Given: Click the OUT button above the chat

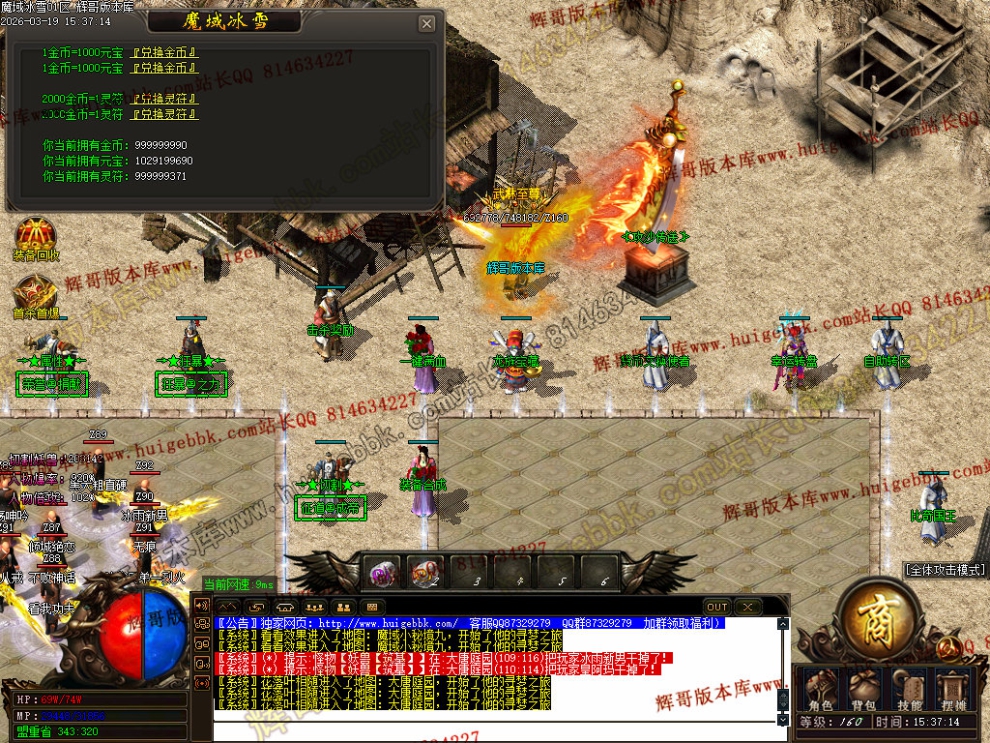Looking at the screenshot, I should tap(717, 607).
